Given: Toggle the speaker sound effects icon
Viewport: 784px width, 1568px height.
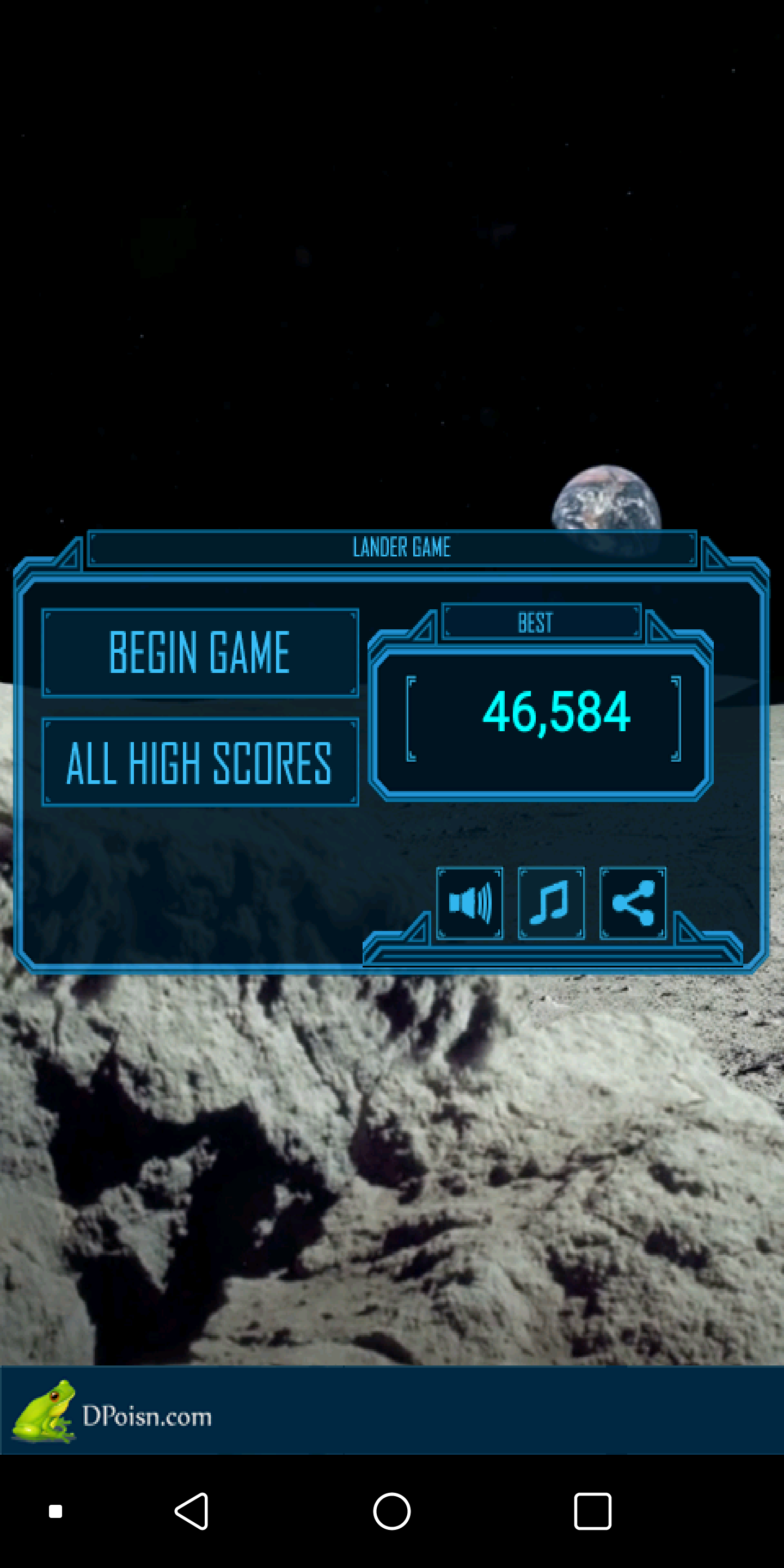Looking at the screenshot, I should click(469, 903).
